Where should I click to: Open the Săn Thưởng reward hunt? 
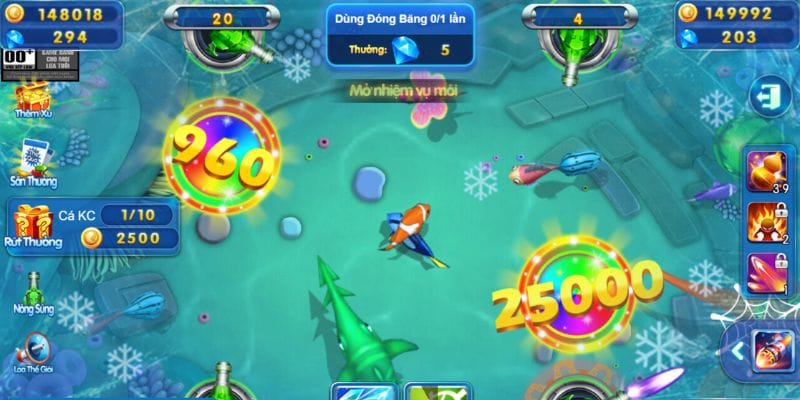(32, 160)
